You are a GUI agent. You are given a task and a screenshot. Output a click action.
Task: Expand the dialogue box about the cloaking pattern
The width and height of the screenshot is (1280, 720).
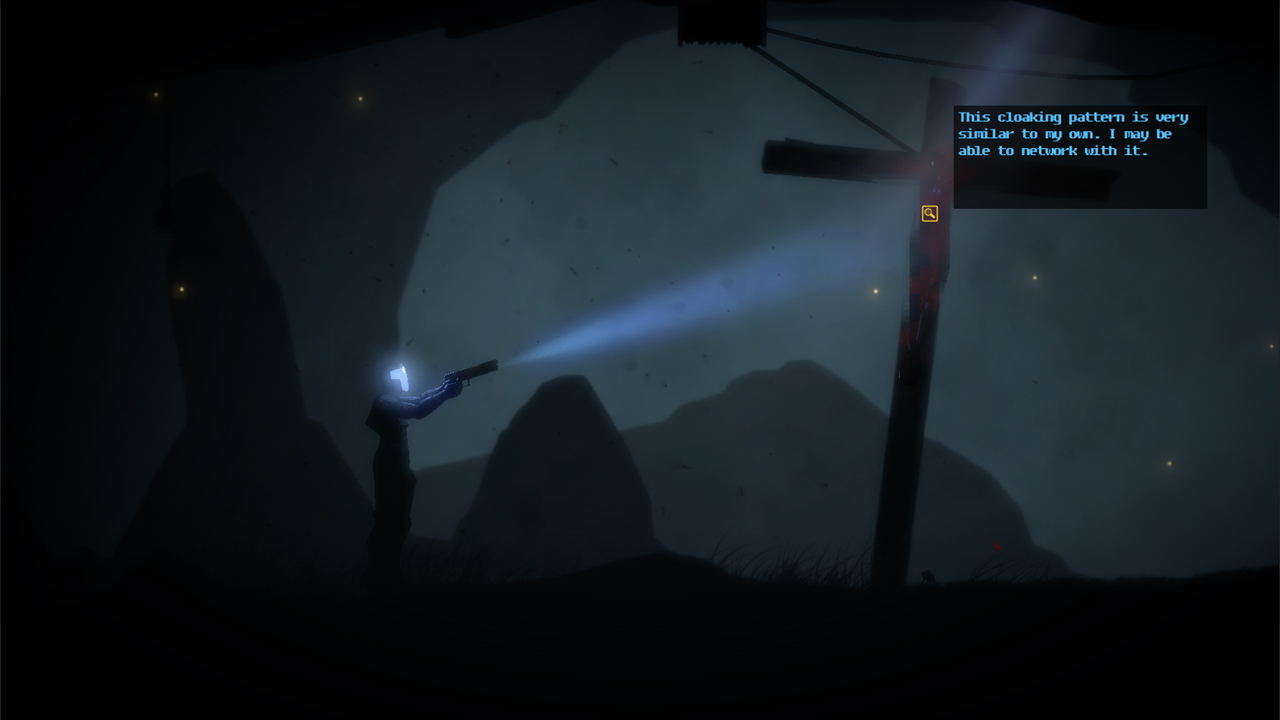pyautogui.click(x=1079, y=158)
